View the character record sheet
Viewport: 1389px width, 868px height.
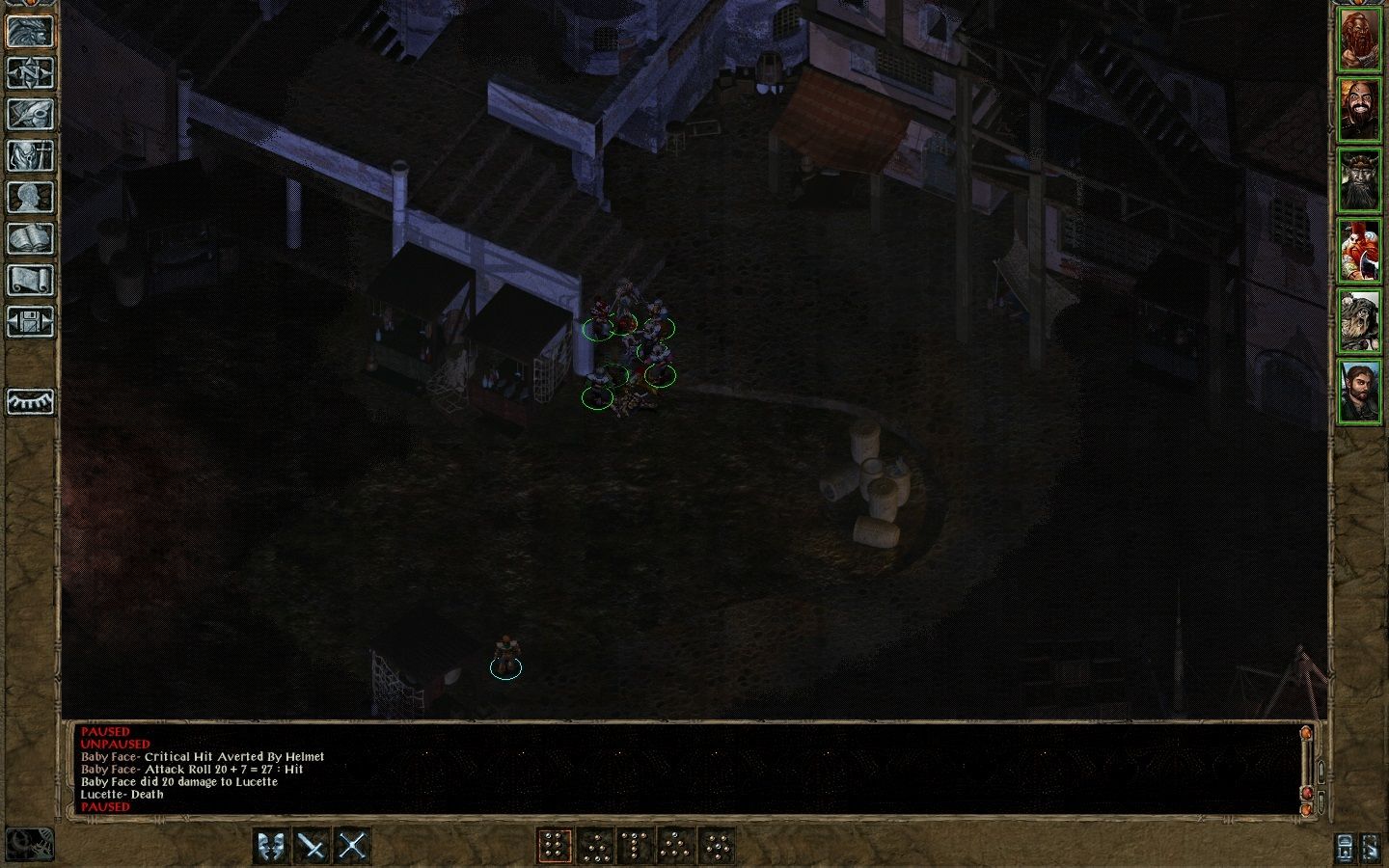pos(30,197)
